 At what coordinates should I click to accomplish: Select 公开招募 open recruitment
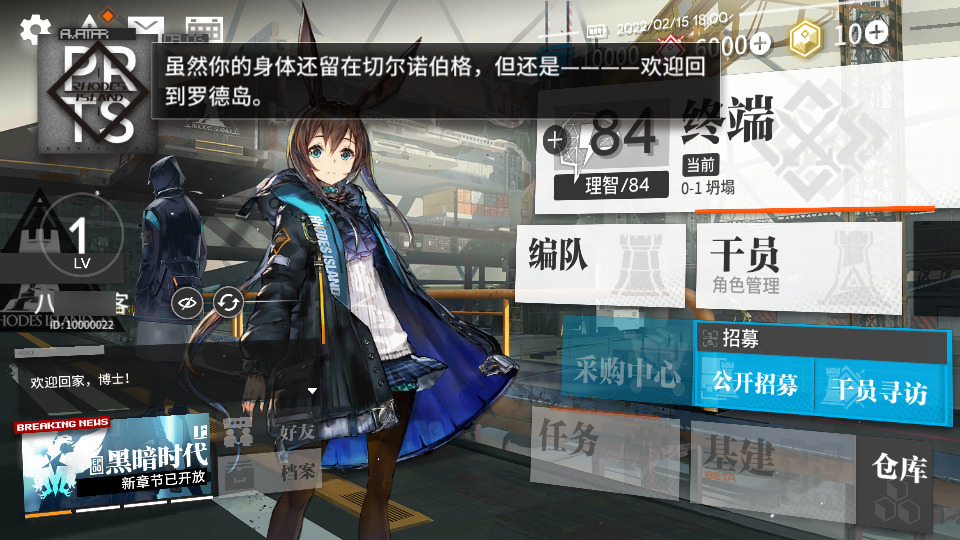(755, 384)
